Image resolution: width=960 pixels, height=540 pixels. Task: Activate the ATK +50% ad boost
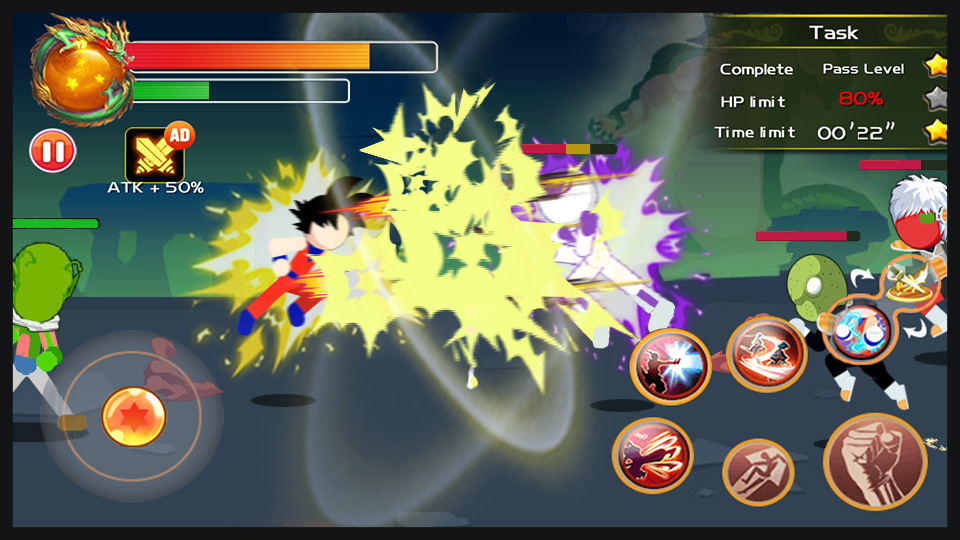155,155
